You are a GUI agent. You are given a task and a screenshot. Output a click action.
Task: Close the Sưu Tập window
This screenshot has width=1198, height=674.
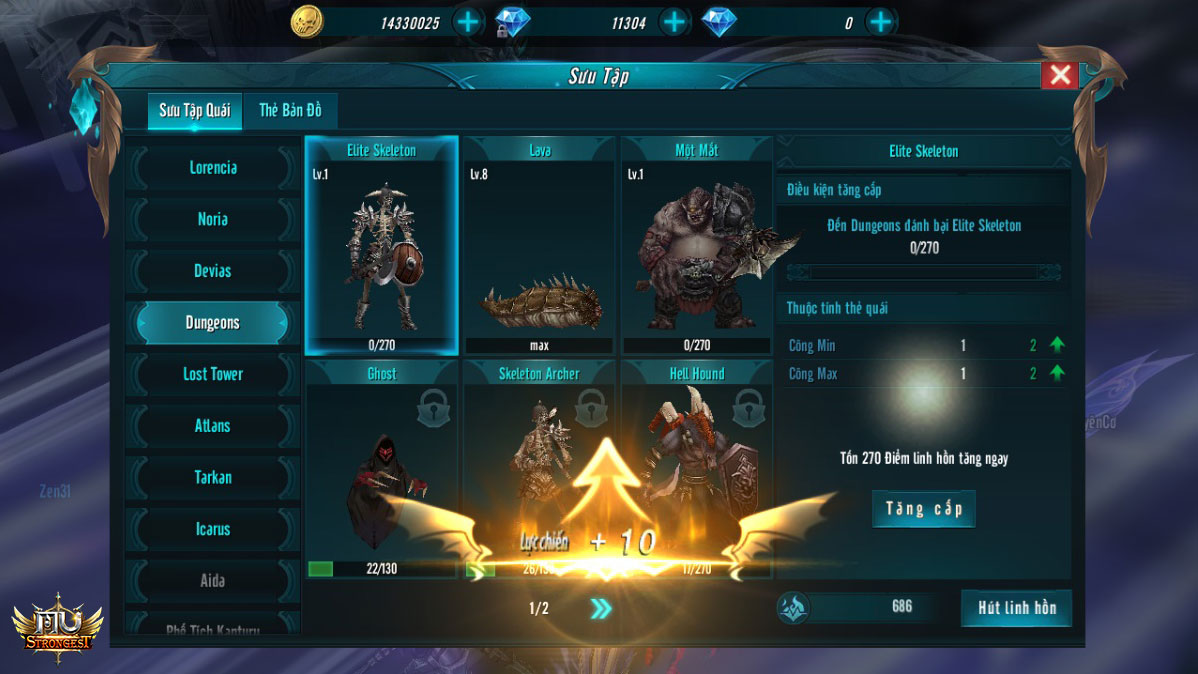click(x=1060, y=75)
